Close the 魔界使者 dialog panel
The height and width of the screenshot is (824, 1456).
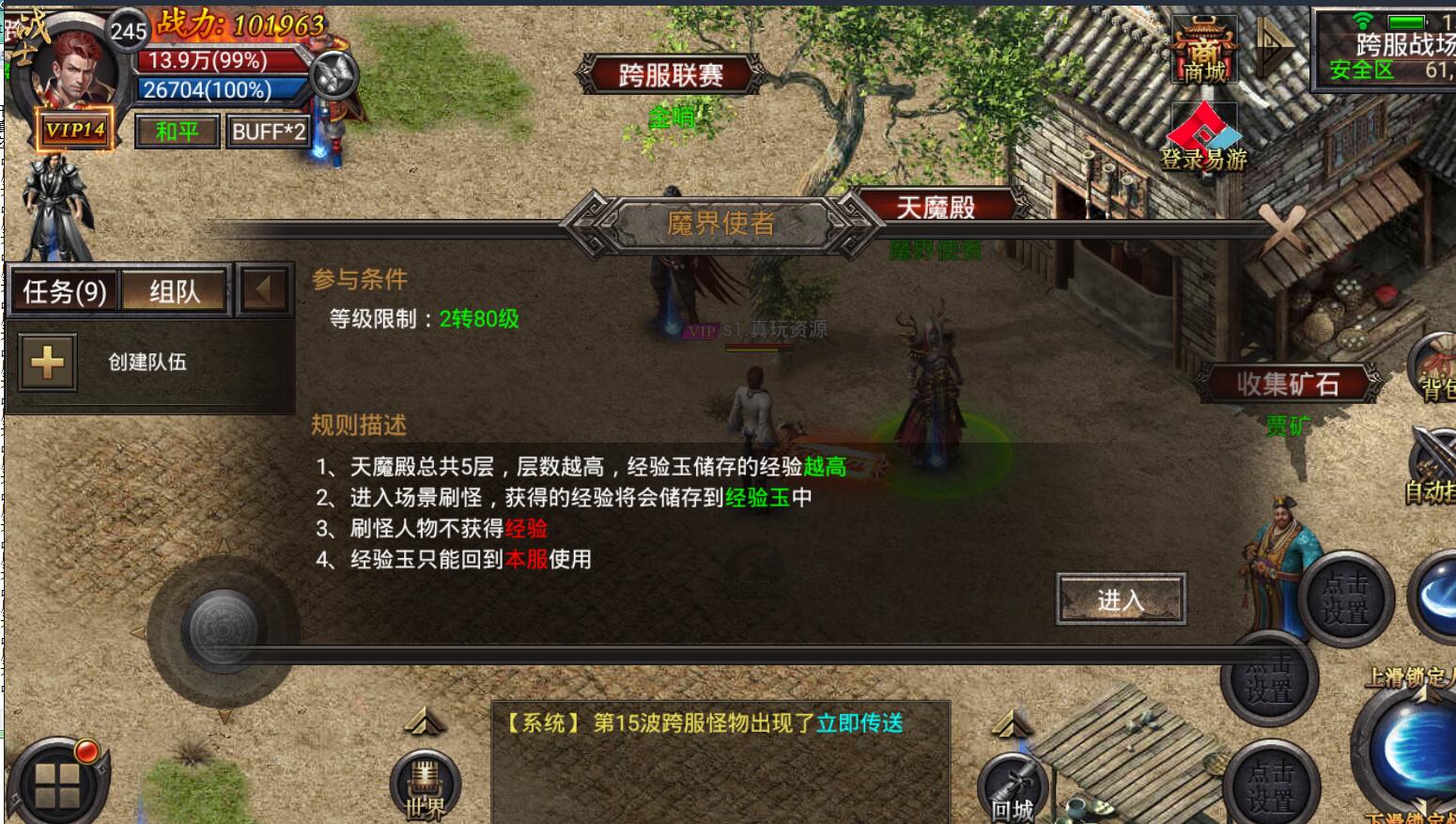[1281, 226]
